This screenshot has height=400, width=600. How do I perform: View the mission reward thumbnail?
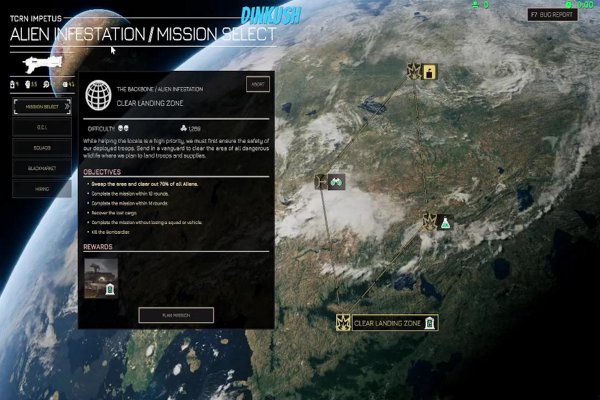[101, 277]
